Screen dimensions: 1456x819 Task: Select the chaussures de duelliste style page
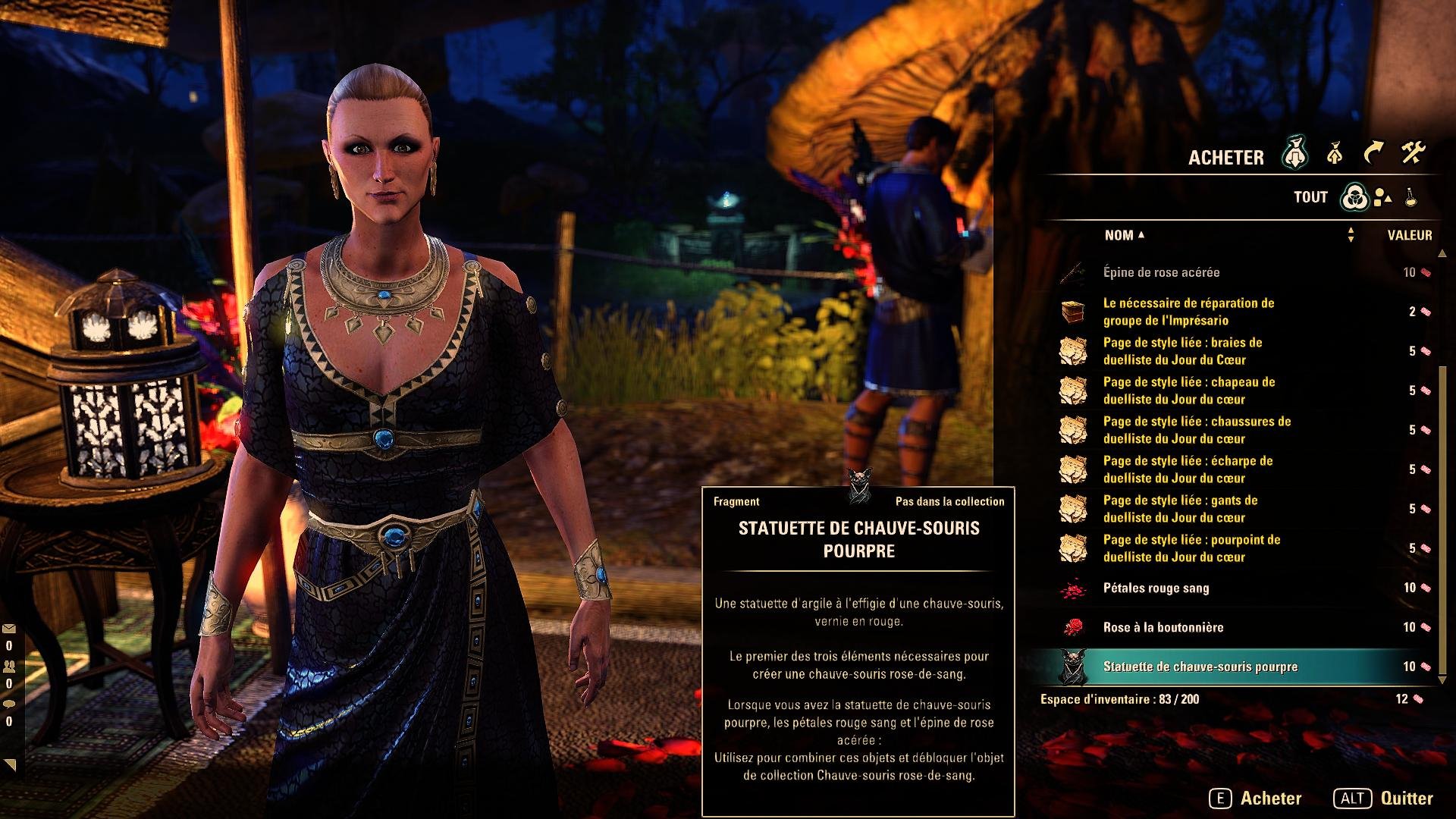click(1196, 430)
